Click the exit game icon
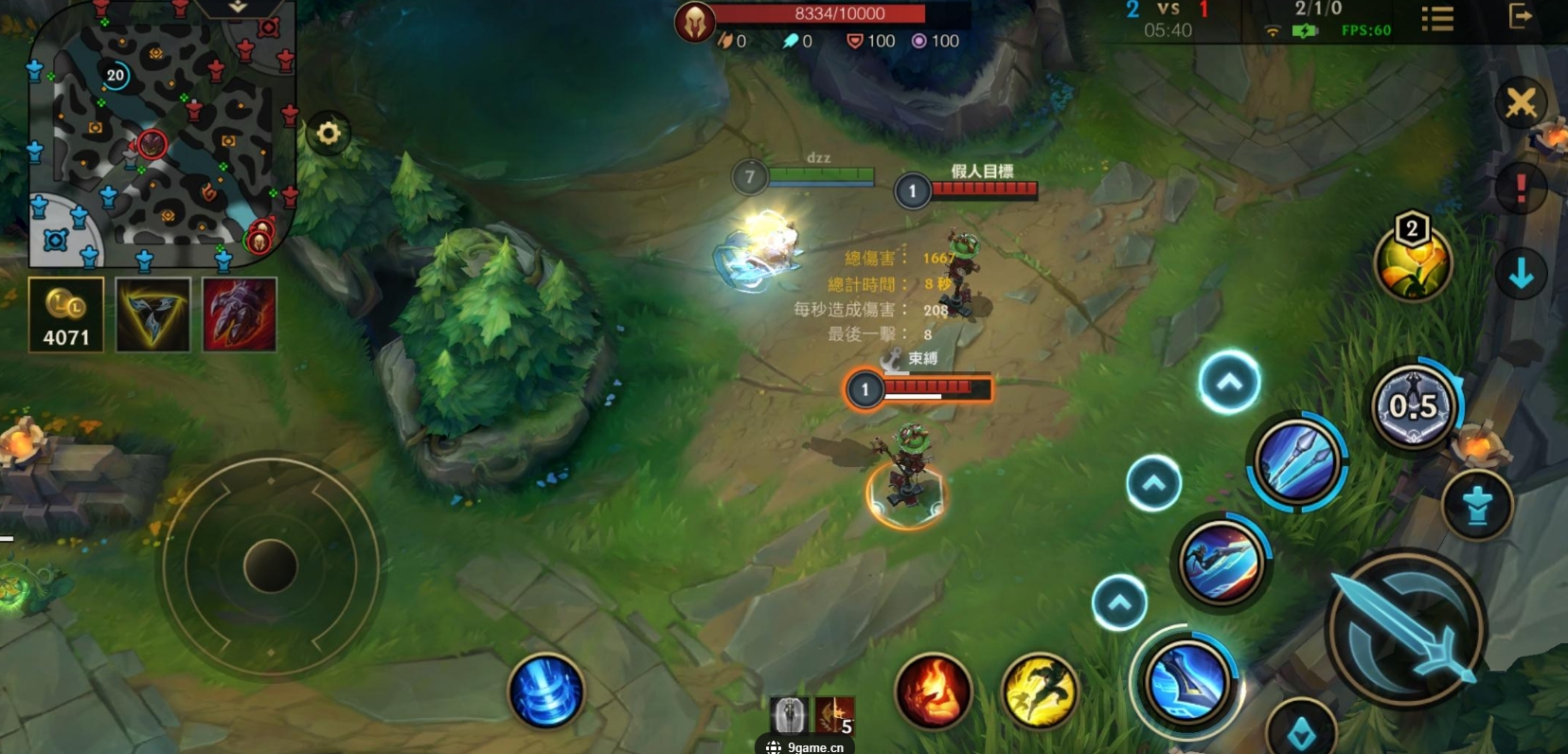 tap(1521, 17)
